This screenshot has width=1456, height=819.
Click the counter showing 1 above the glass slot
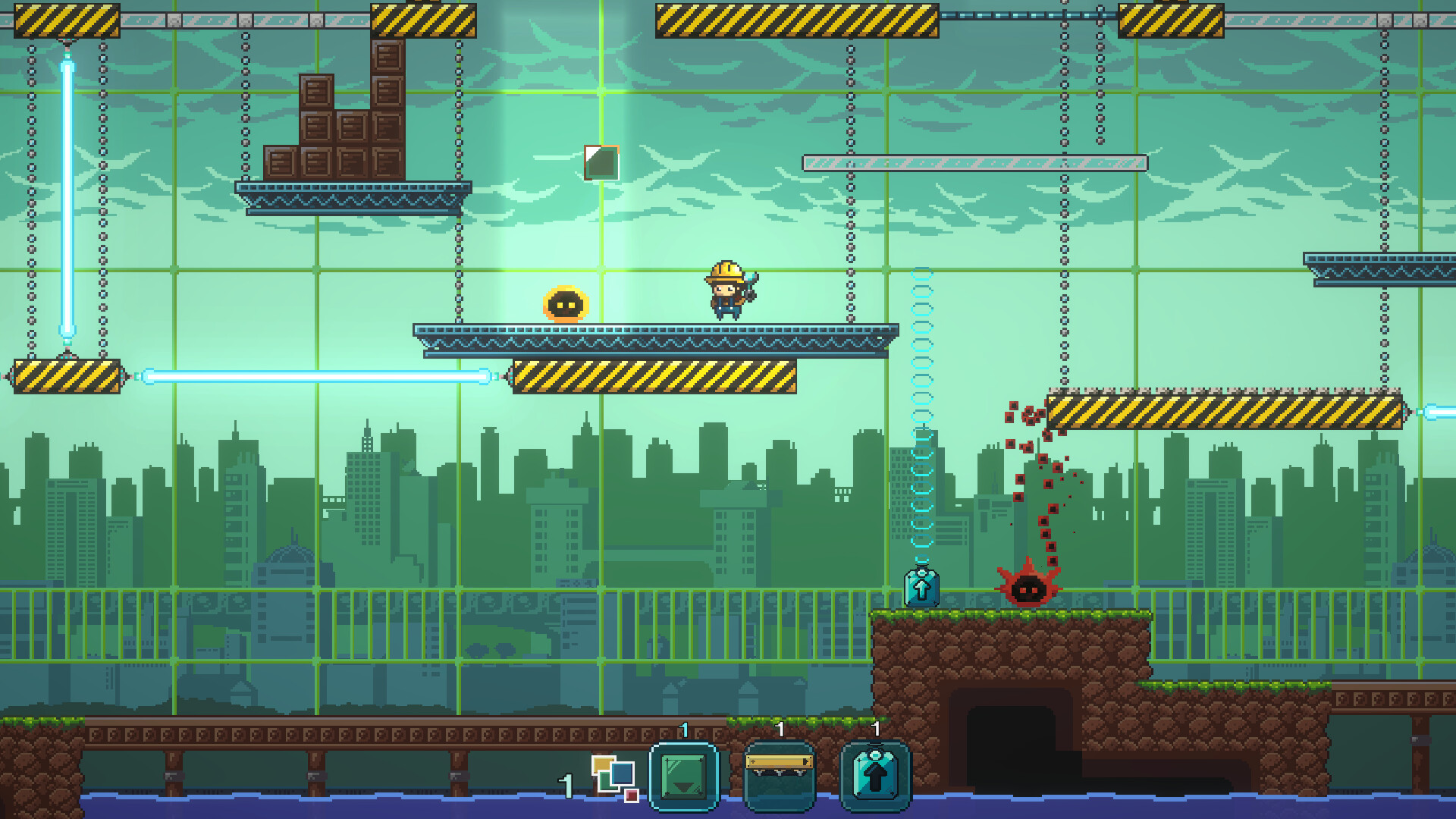coord(683,730)
